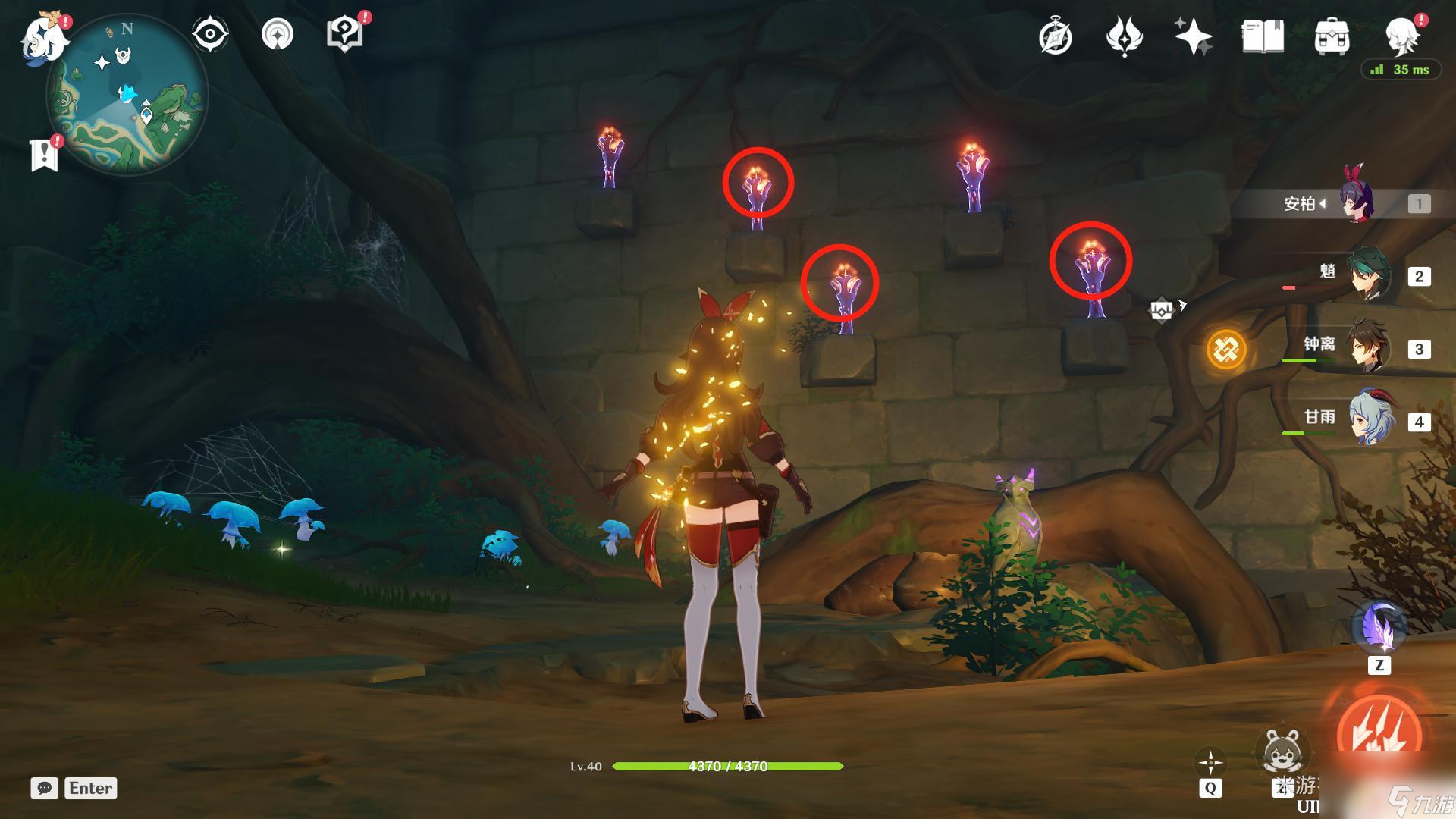Open the tutorial question mark icon
The height and width of the screenshot is (819, 1456).
pos(344,35)
